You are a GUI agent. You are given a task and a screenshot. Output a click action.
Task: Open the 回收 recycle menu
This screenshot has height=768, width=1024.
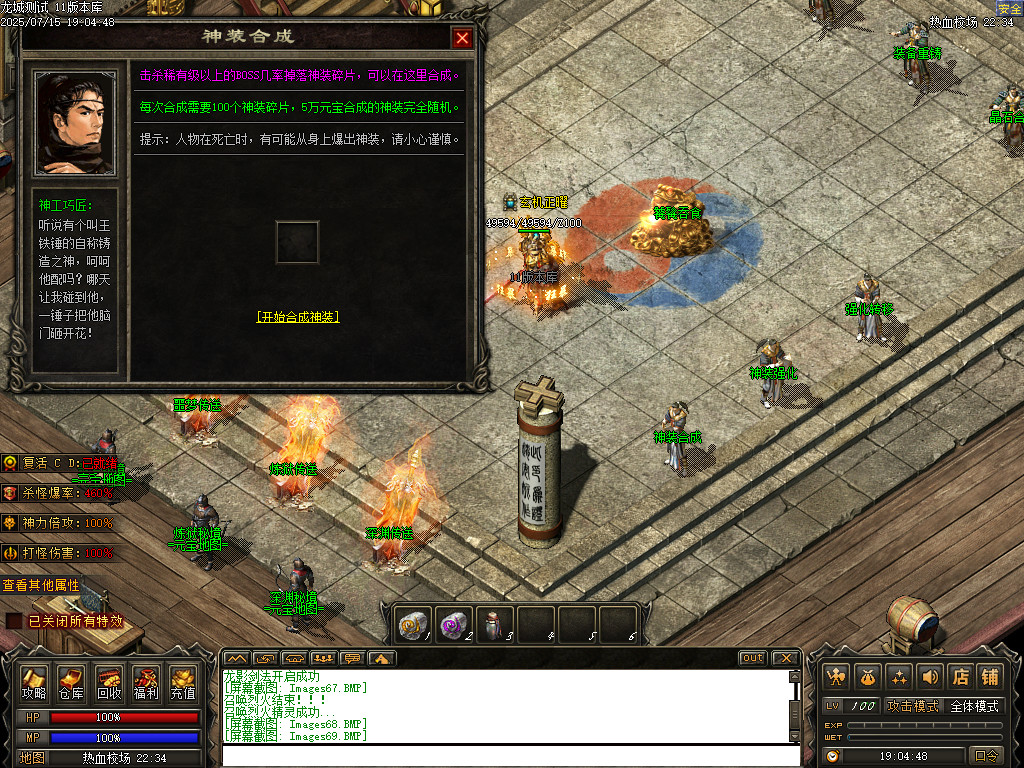click(x=109, y=683)
